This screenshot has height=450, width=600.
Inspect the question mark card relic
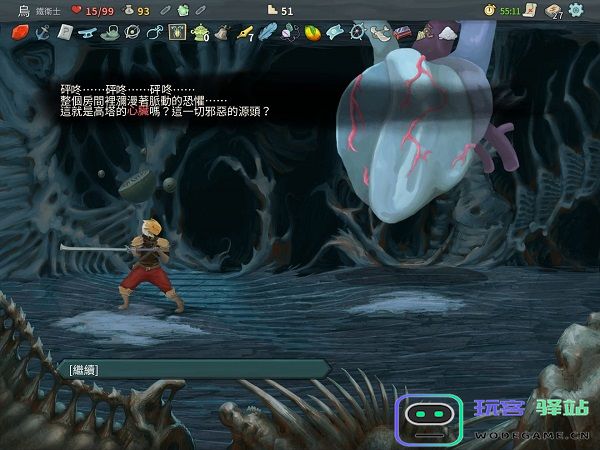[x=63, y=32]
